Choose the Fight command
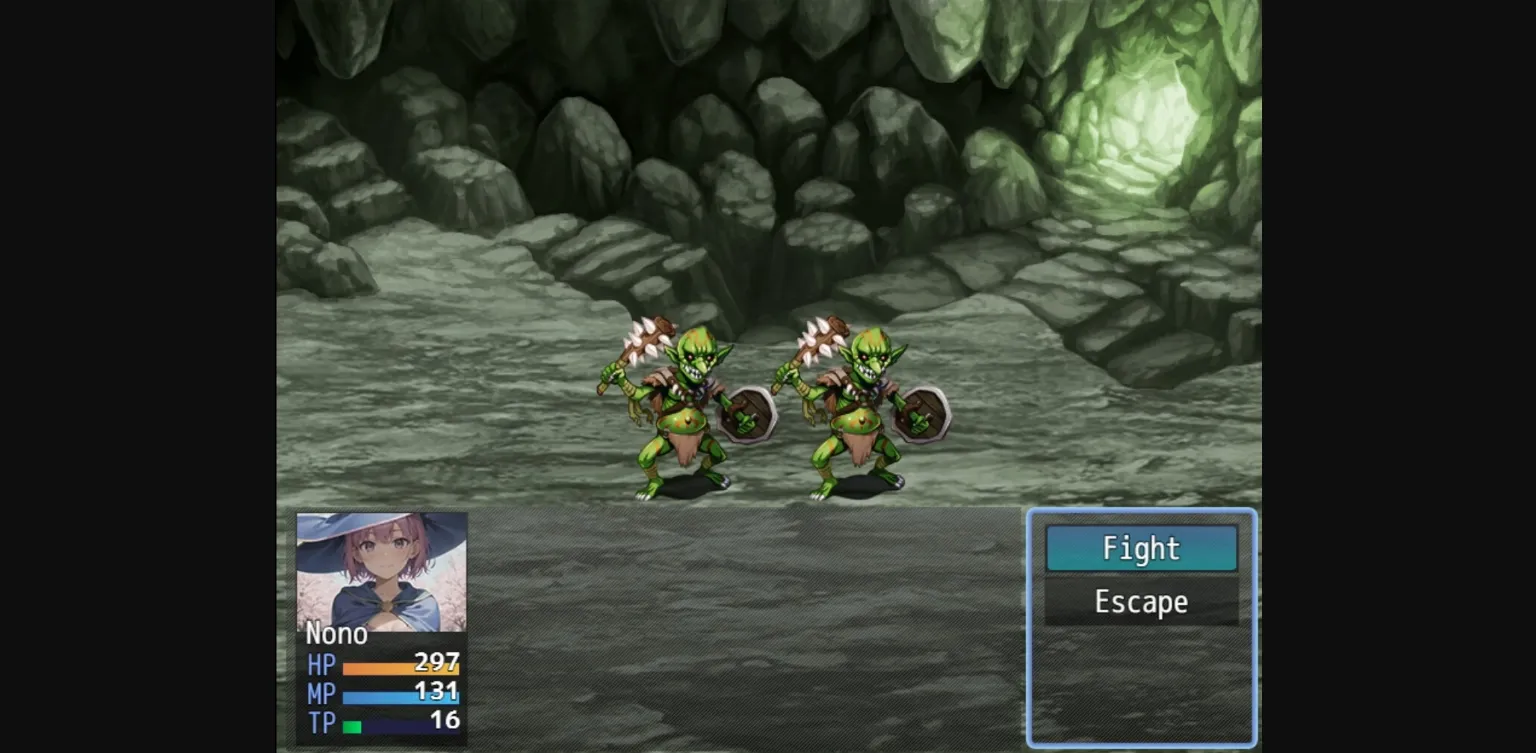The image size is (1536, 753). 1141,548
